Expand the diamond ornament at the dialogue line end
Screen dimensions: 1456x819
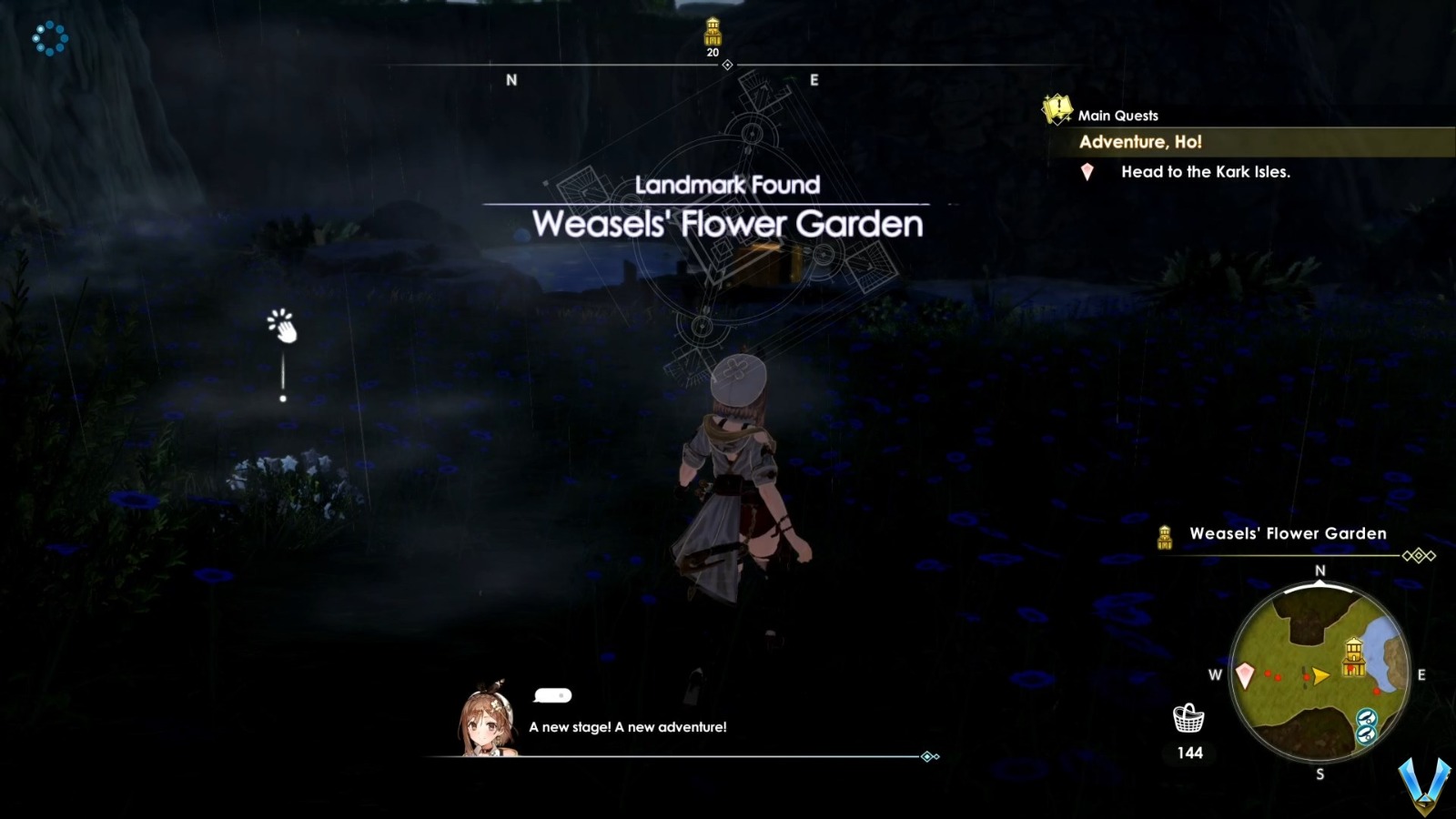pyautogui.click(x=928, y=754)
